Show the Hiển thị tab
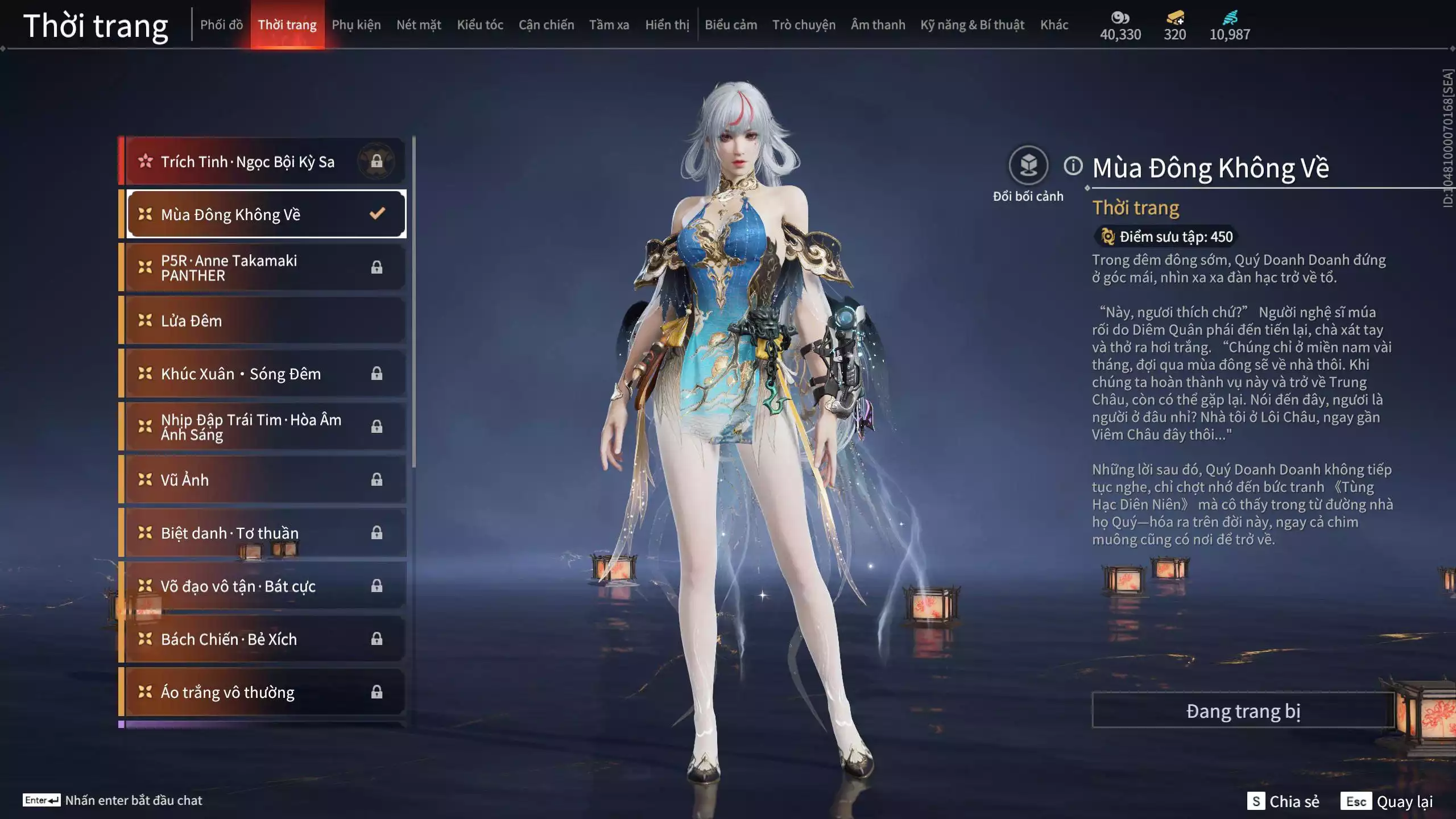This screenshot has height=819, width=1456. [667, 25]
